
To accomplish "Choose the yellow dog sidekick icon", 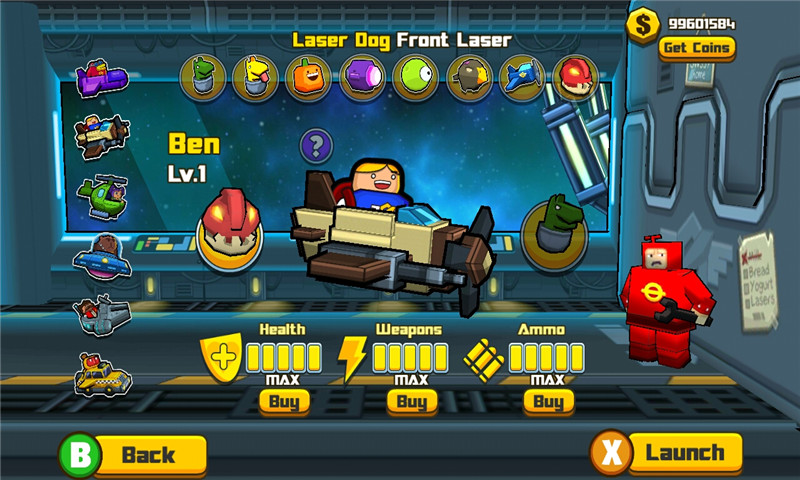I will point(255,78).
